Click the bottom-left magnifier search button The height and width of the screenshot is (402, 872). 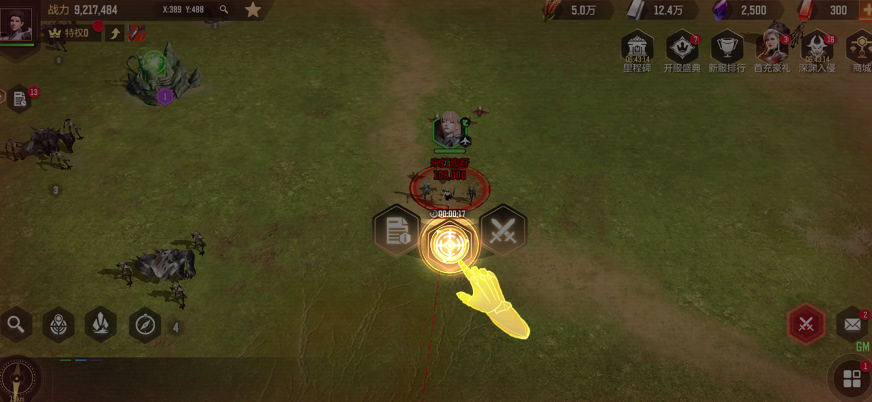pyautogui.click(x=16, y=324)
